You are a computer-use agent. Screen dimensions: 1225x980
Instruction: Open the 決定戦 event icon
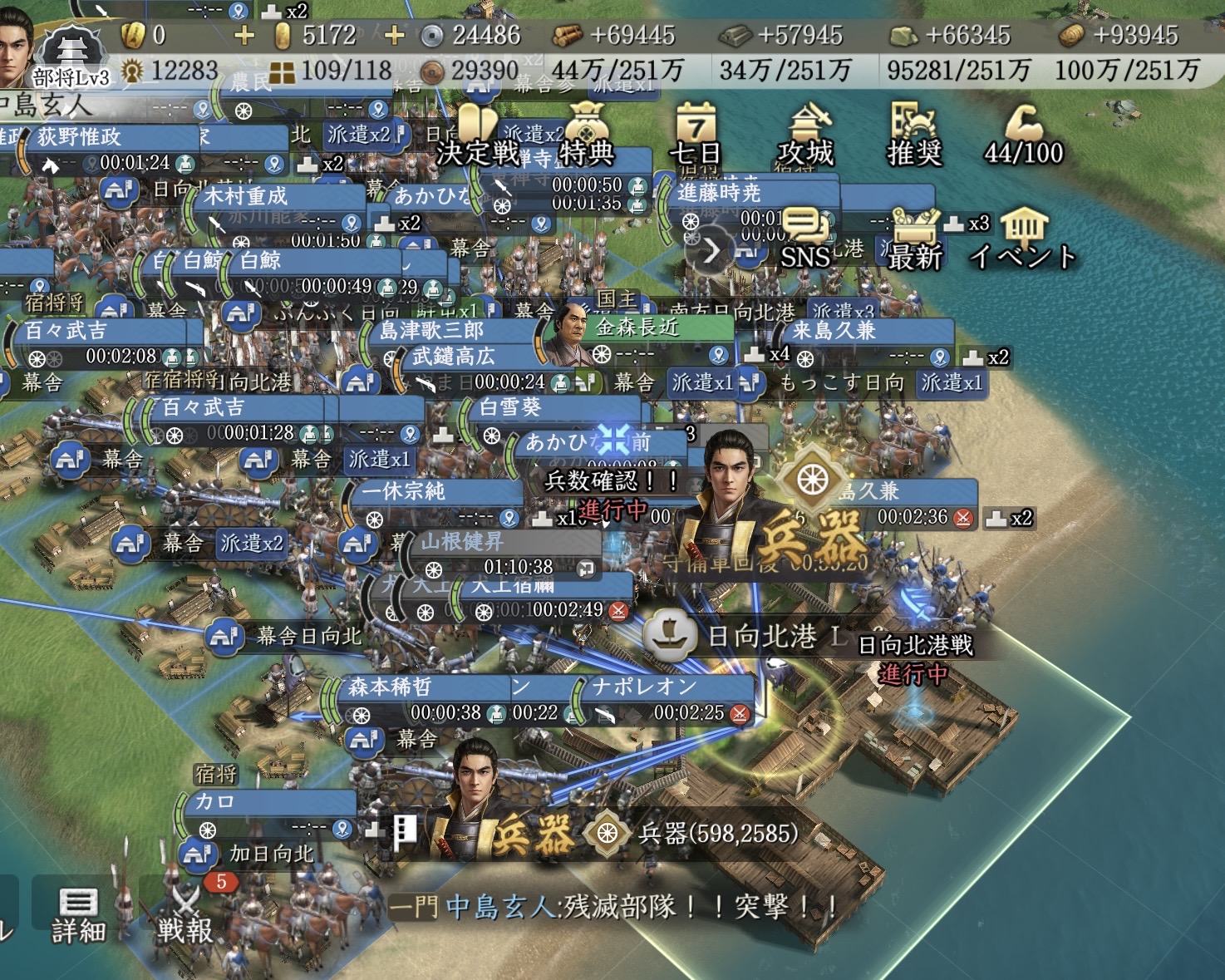[x=476, y=133]
